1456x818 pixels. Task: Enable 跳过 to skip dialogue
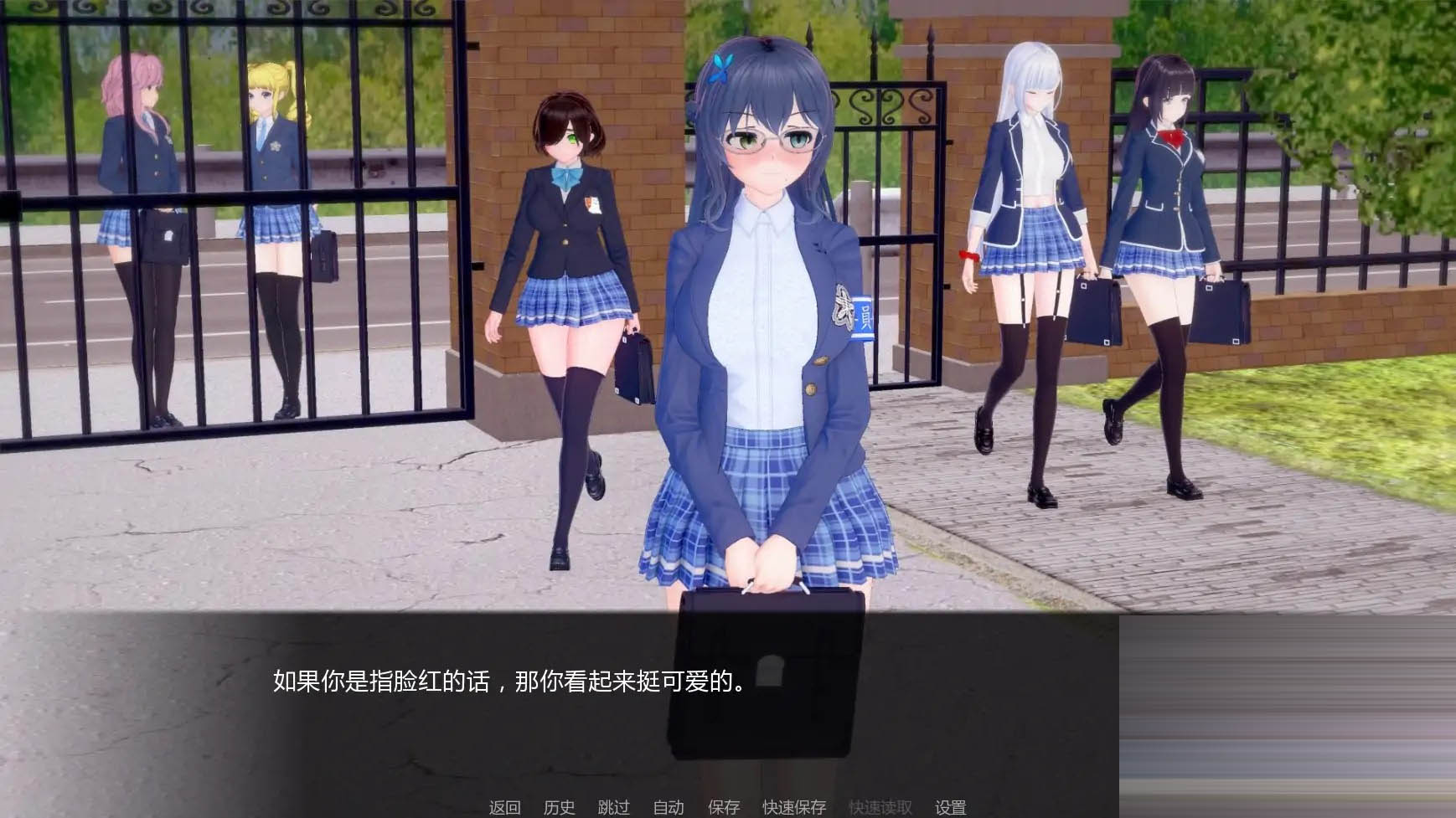tap(615, 808)
